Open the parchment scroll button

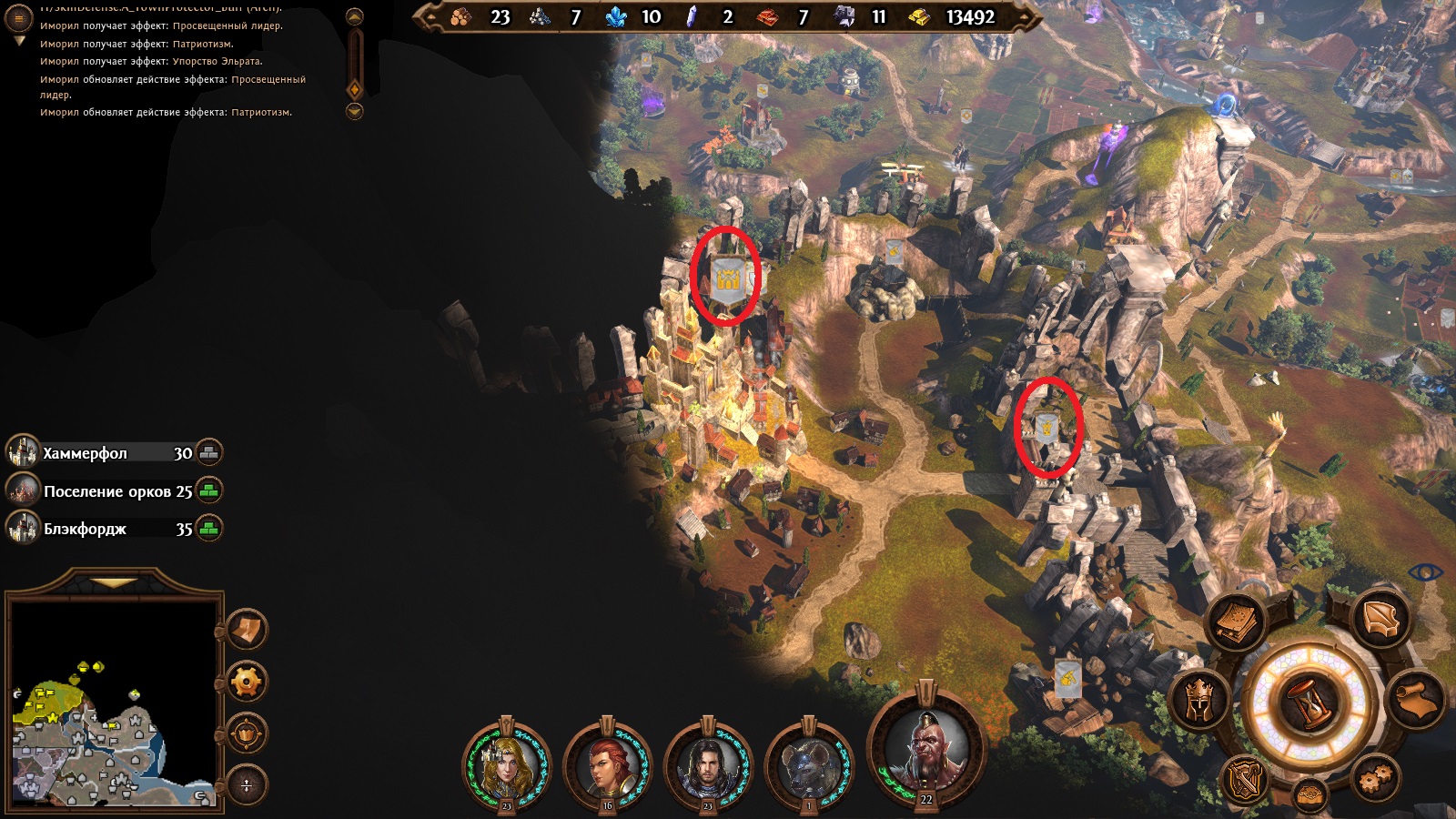click(1416, 701)
